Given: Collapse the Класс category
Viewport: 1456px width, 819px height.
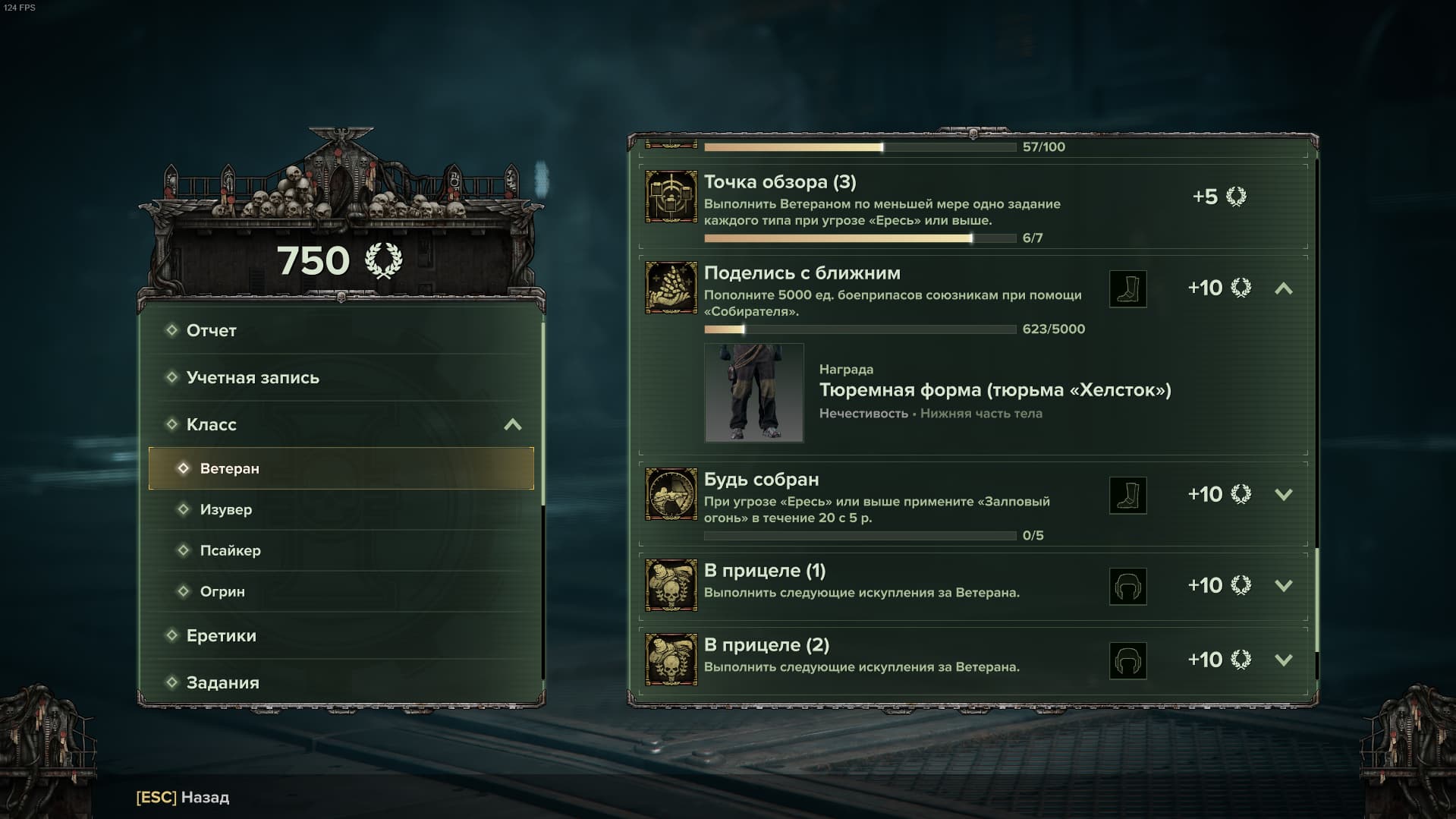Looking at the screenshot, I should tap(513, 424).
